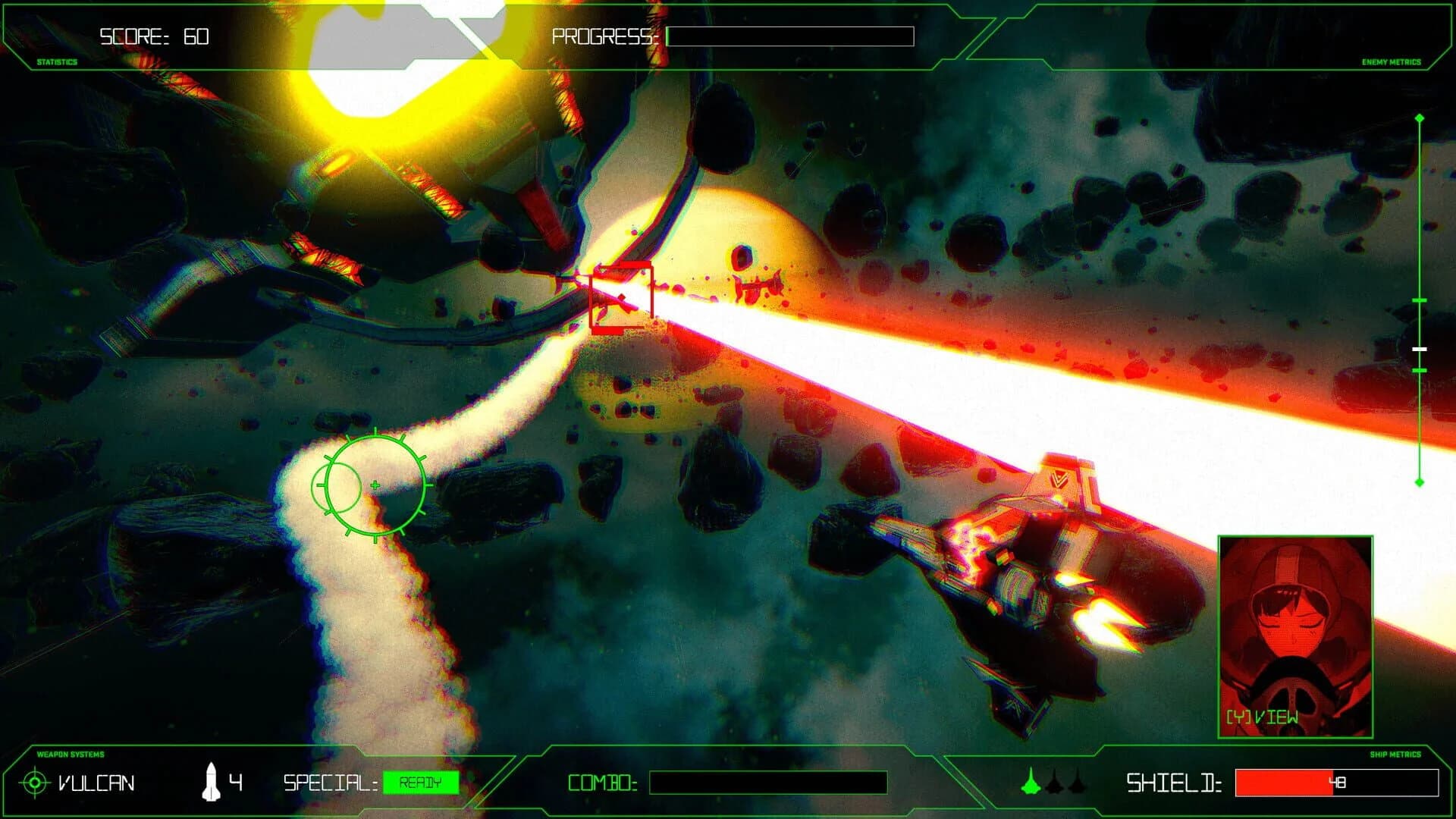Viewport: 1456px width, 819px height.
Task: Switch focus to the SCORE readout
Action: click(152, 34)
